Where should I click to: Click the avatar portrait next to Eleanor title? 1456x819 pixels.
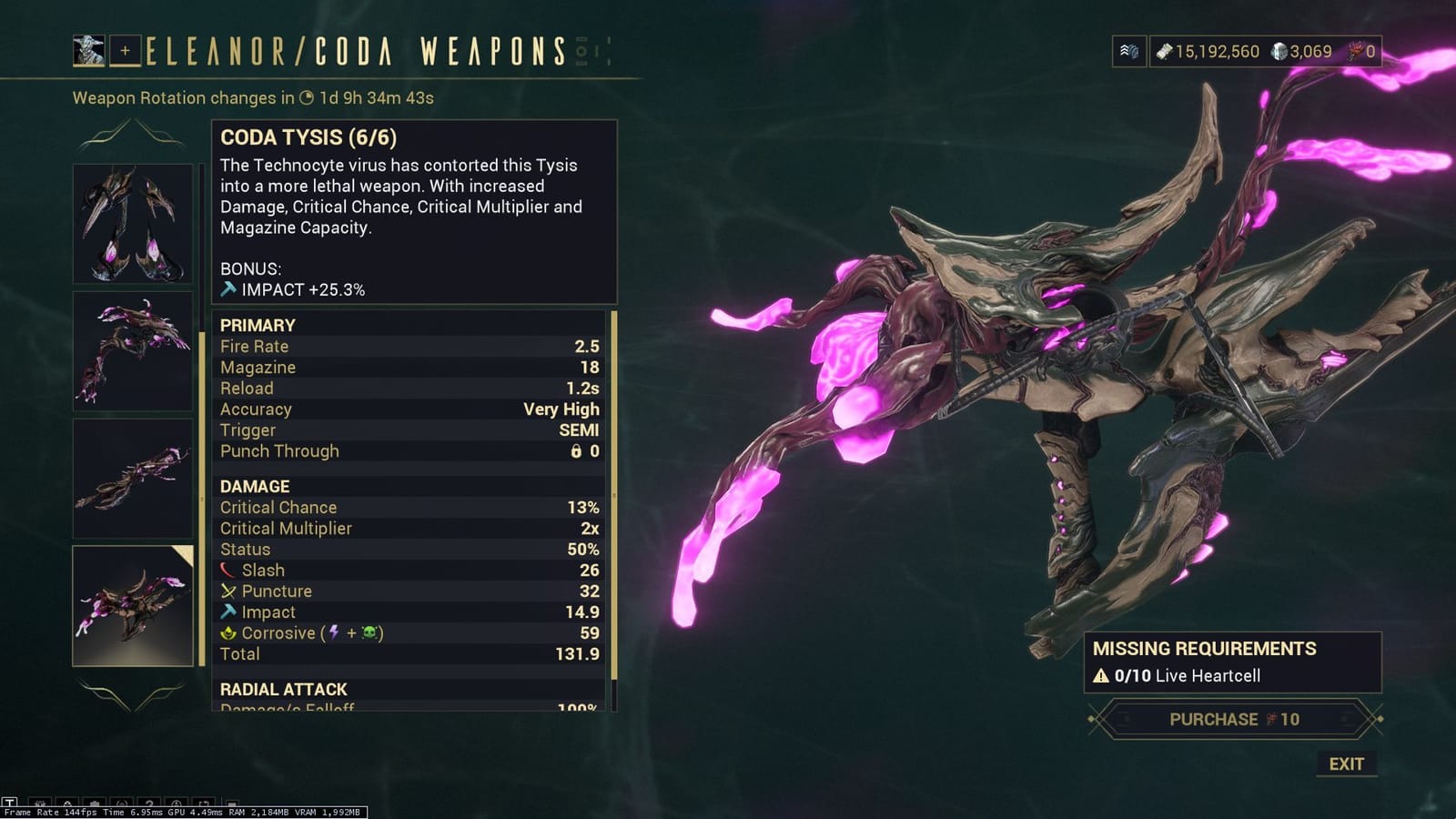(88, 50)
